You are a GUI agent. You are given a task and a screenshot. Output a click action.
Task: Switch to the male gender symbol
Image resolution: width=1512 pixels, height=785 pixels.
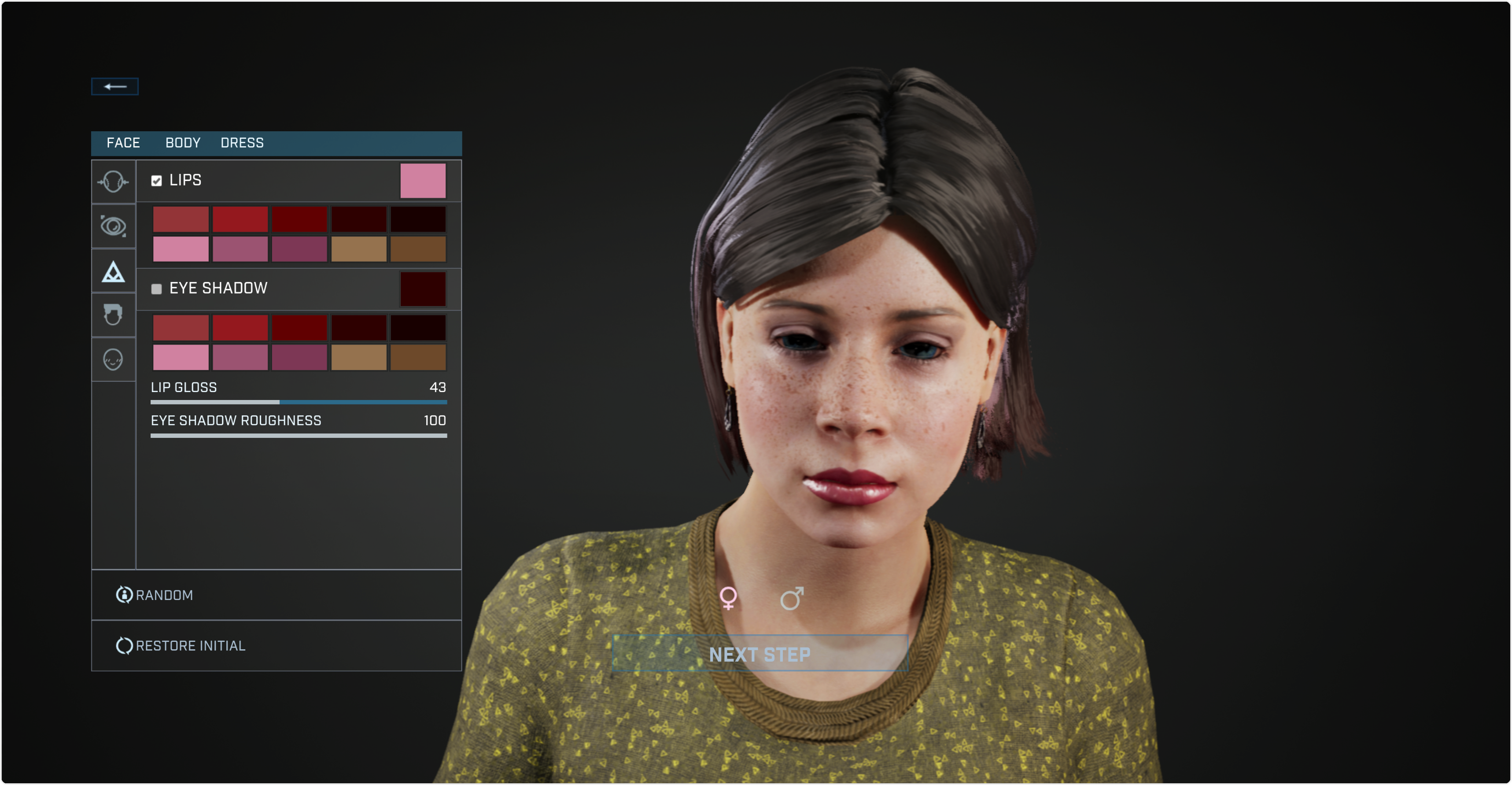791,598
